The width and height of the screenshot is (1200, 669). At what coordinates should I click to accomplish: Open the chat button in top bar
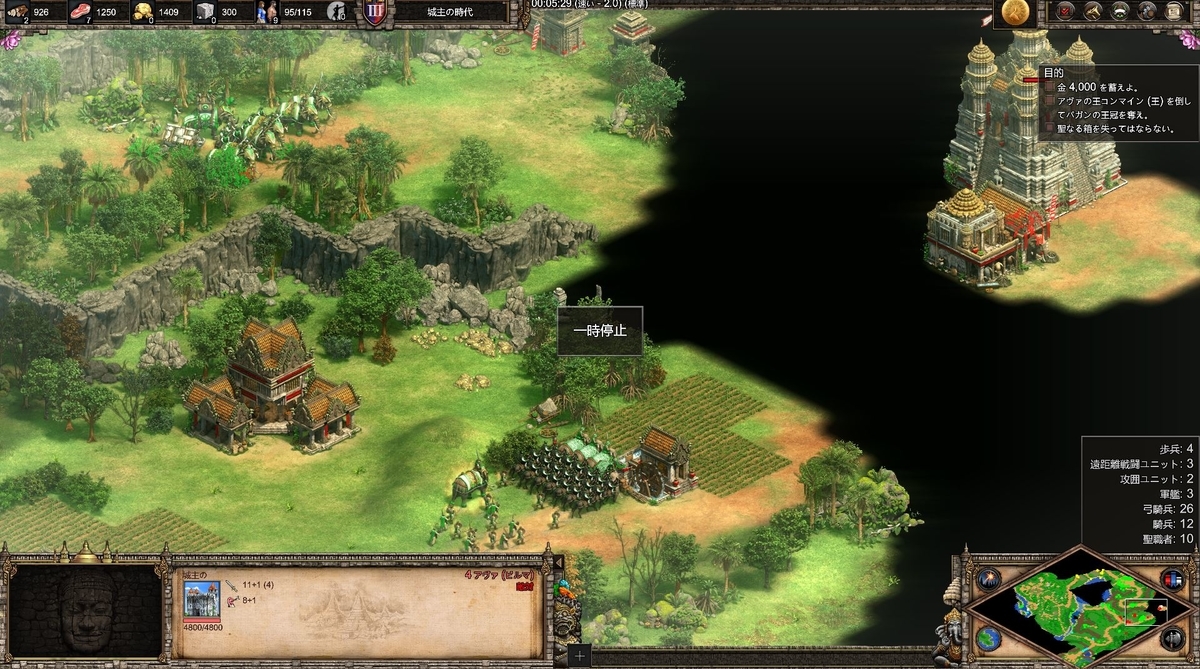[x=1145, y=12]
